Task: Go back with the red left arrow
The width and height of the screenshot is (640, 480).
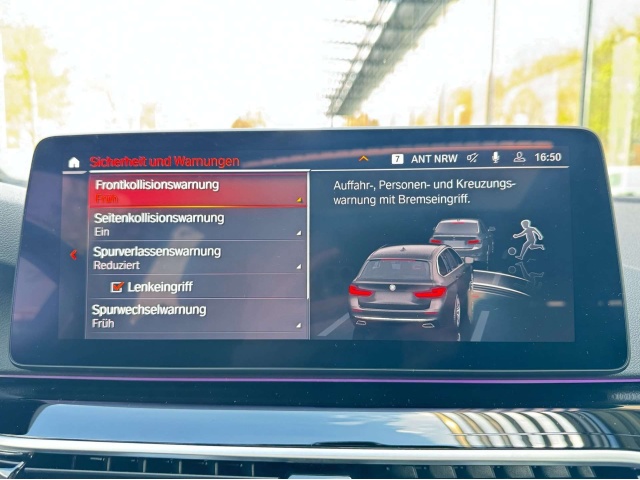Action: pyautogui.click(x=73, y=255)
